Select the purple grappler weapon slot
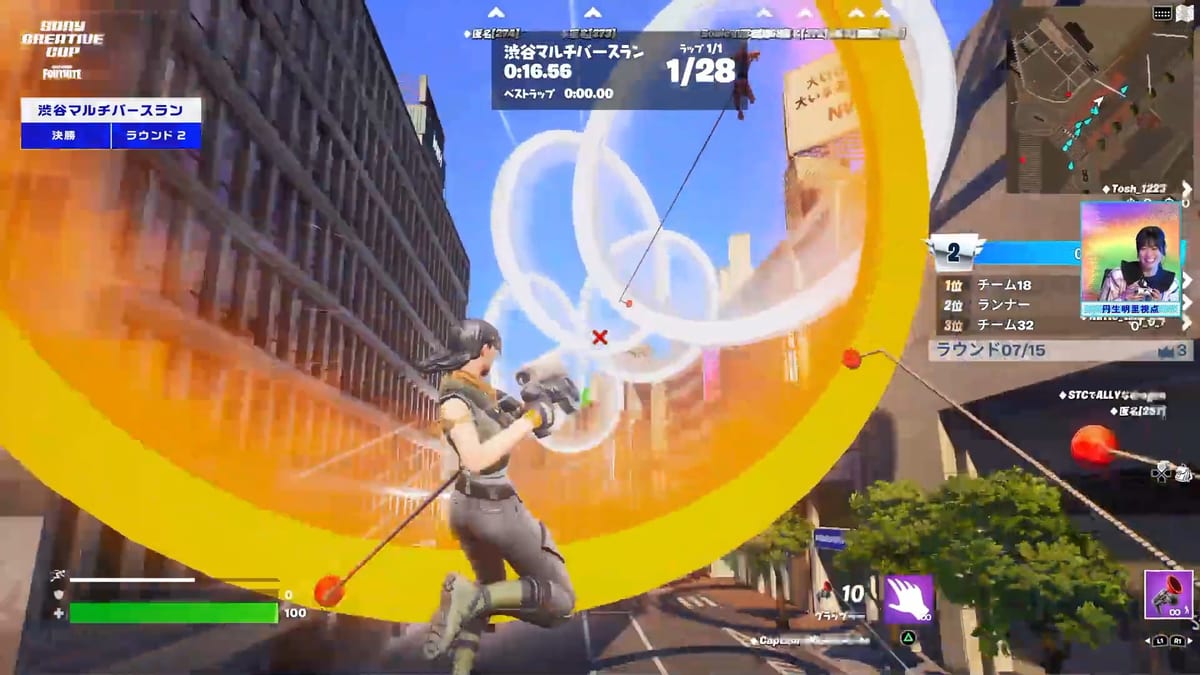1200x675 pixels. (1168, 593)
